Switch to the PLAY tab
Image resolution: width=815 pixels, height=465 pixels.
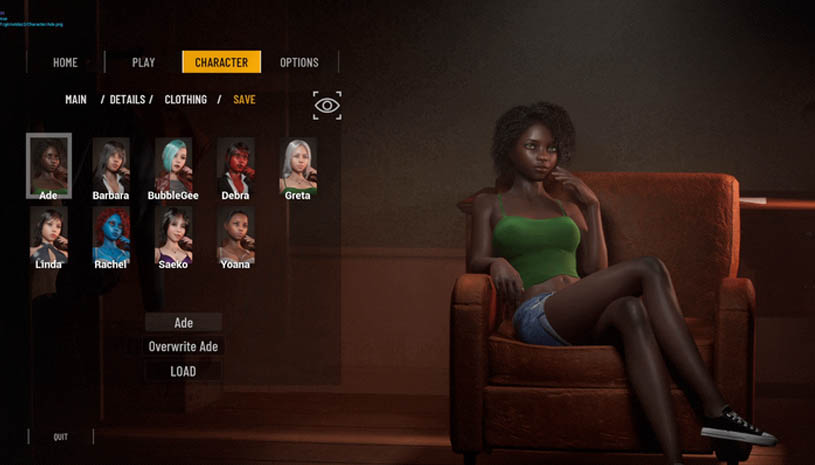pos(143,62)
